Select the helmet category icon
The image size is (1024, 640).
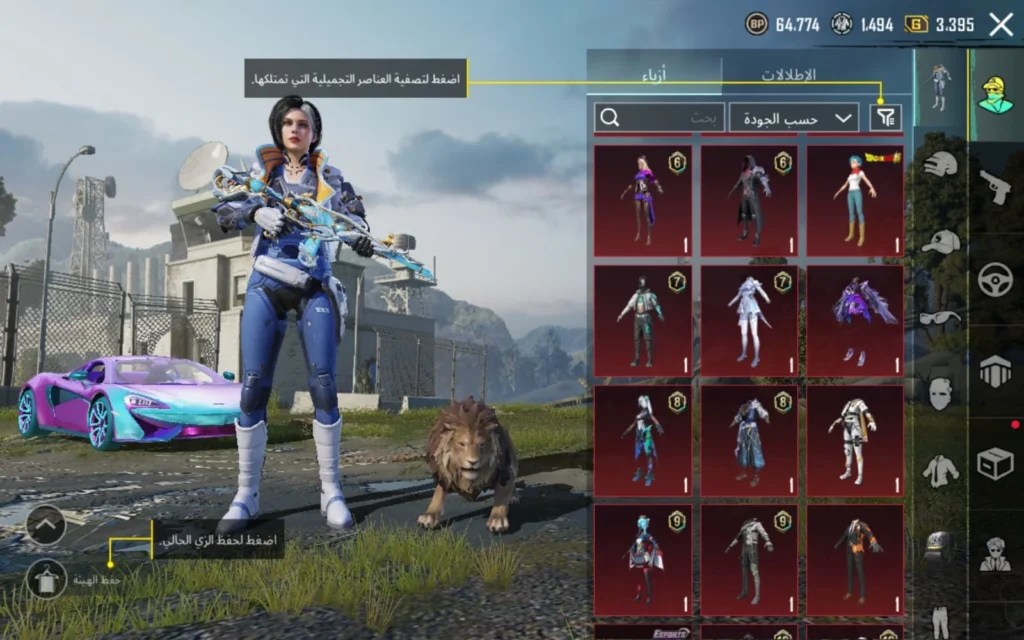[940, 165]
